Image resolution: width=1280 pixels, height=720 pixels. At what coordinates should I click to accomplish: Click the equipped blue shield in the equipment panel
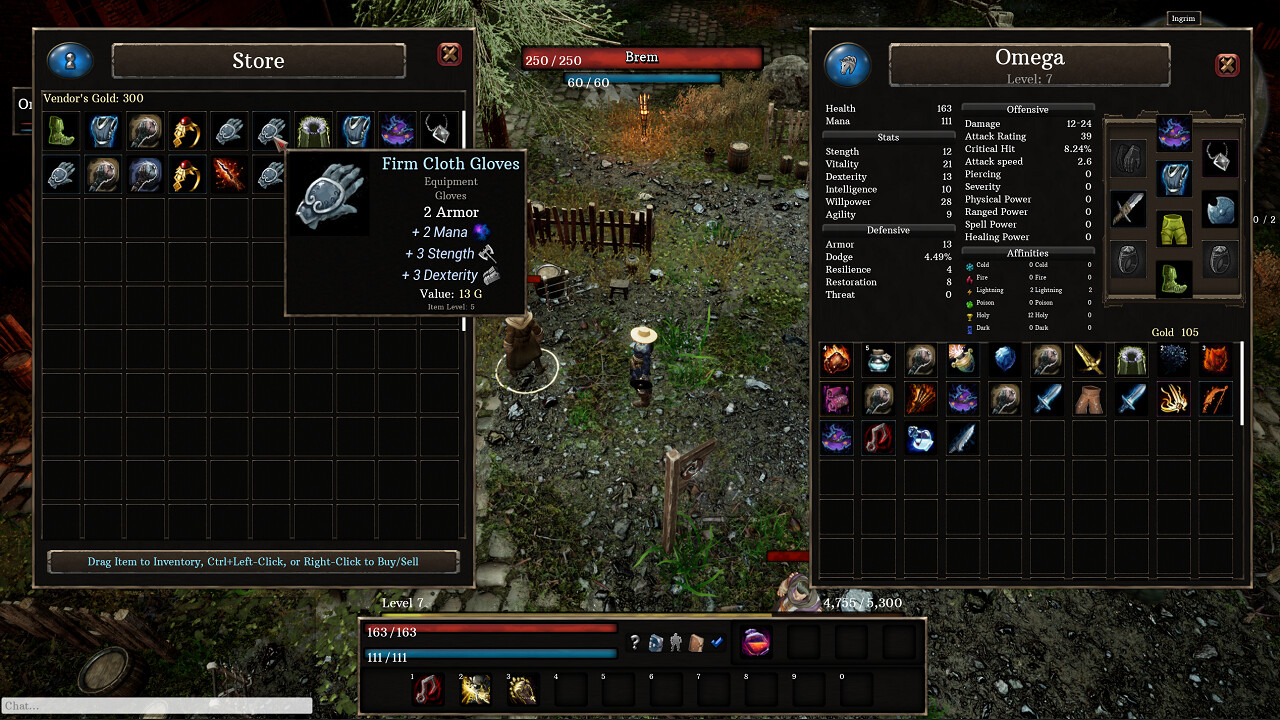click(1220, 209)
